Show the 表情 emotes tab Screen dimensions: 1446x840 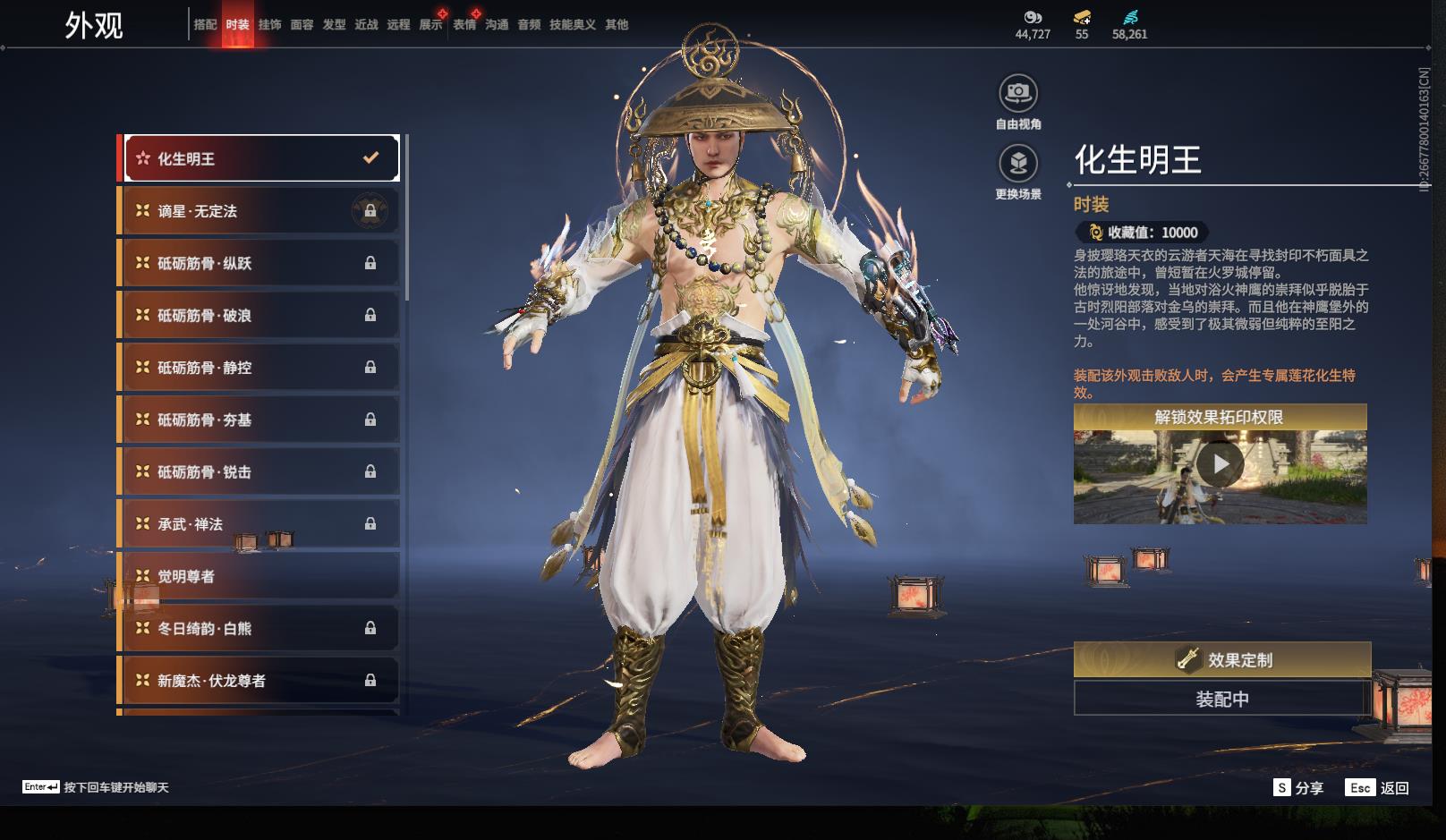tap(464, 25)
